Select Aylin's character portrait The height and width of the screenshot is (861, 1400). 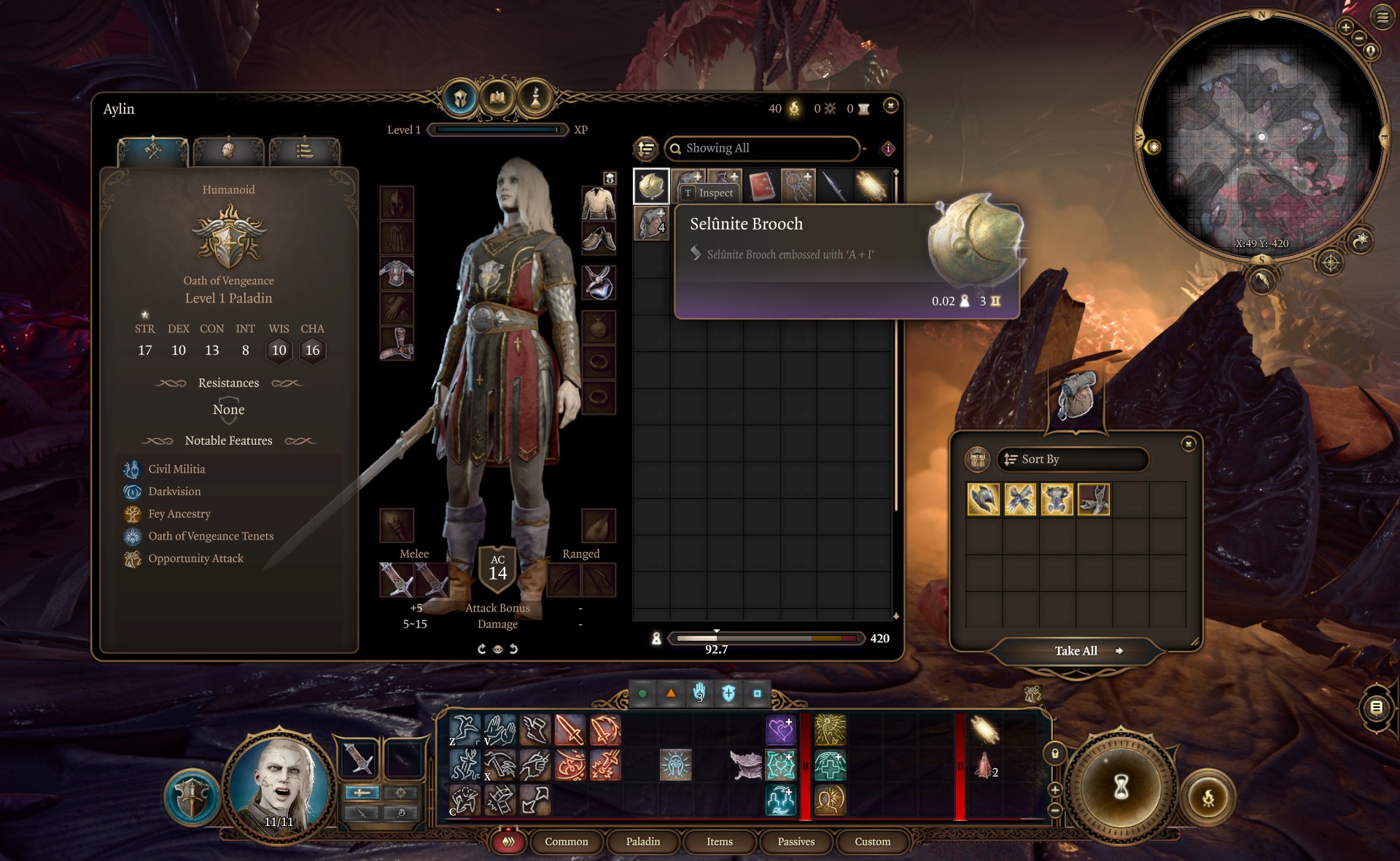tap(278, 787)
